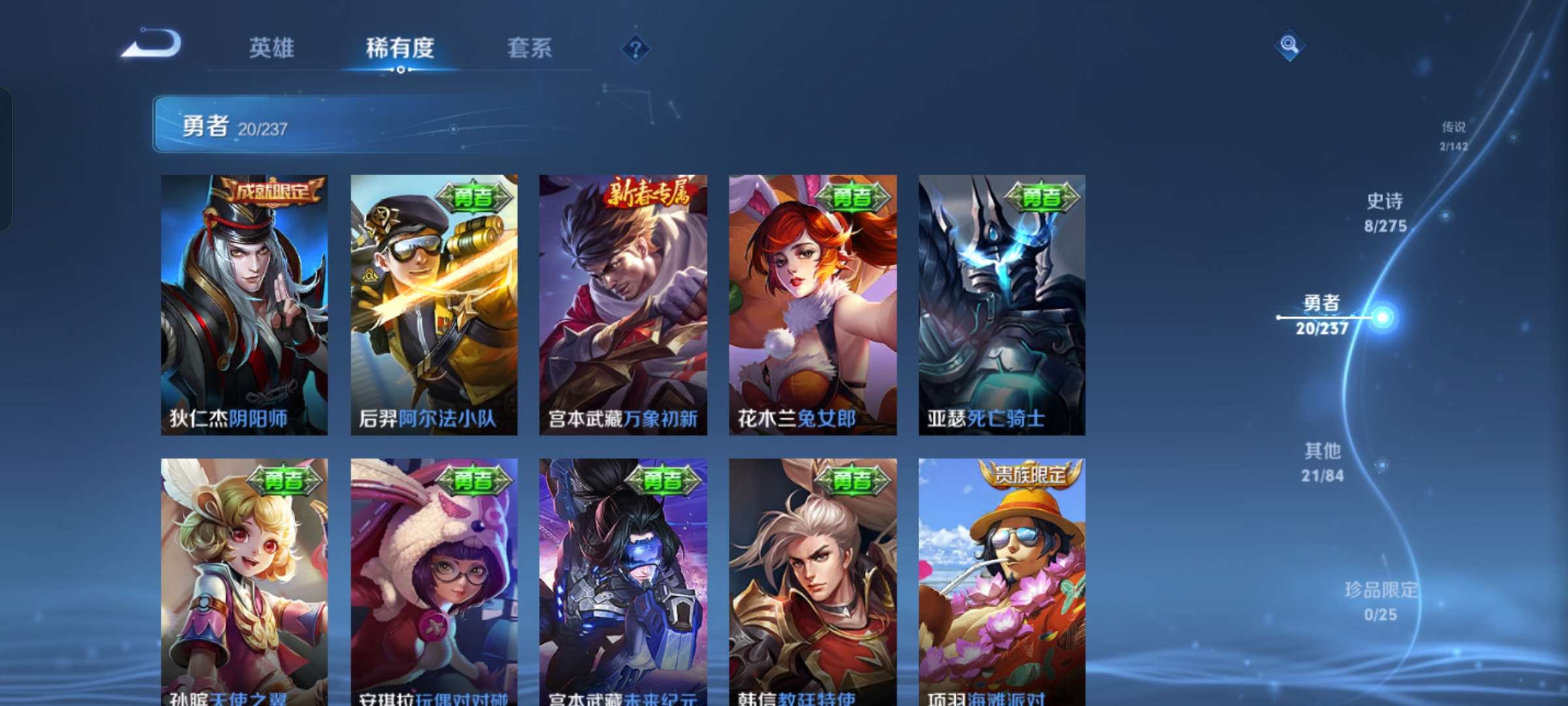Open the help question mark icon
The height and width of the screenshot is (706, 1568).
[x=636, y=49]
